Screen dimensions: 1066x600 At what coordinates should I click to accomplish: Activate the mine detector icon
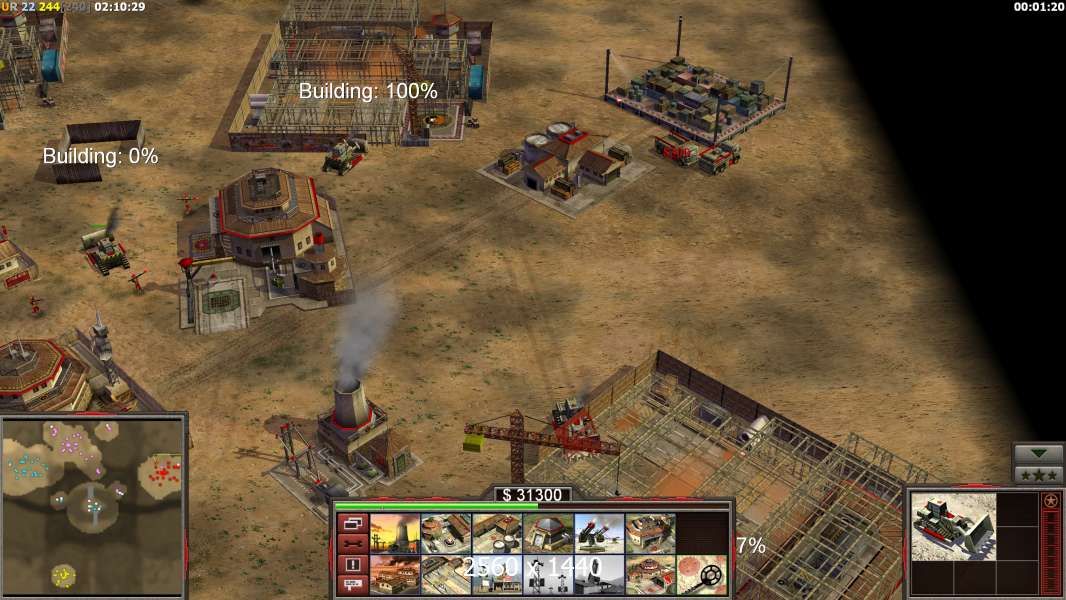click(702, 575)
